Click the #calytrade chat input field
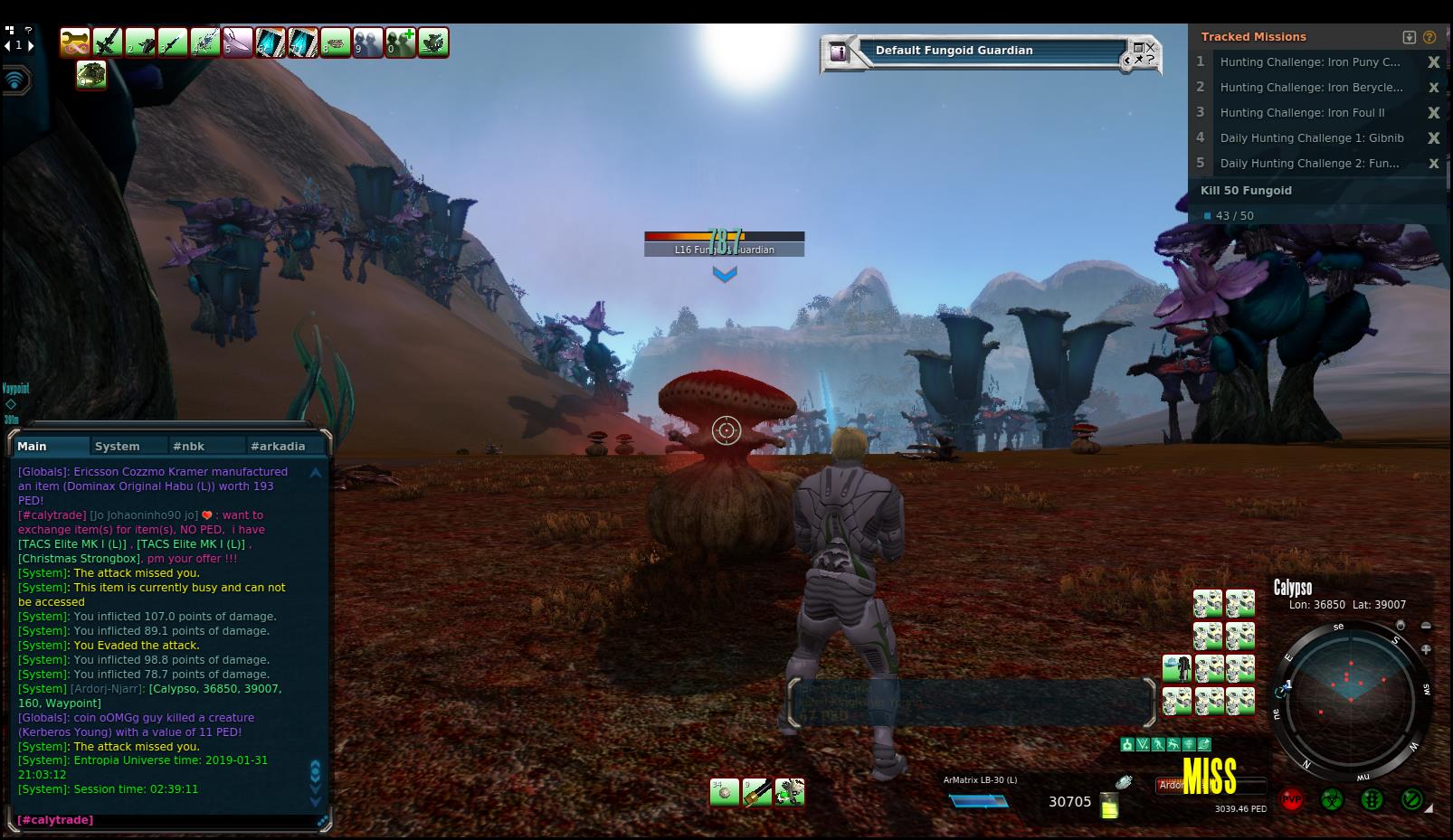 [163, 820]
